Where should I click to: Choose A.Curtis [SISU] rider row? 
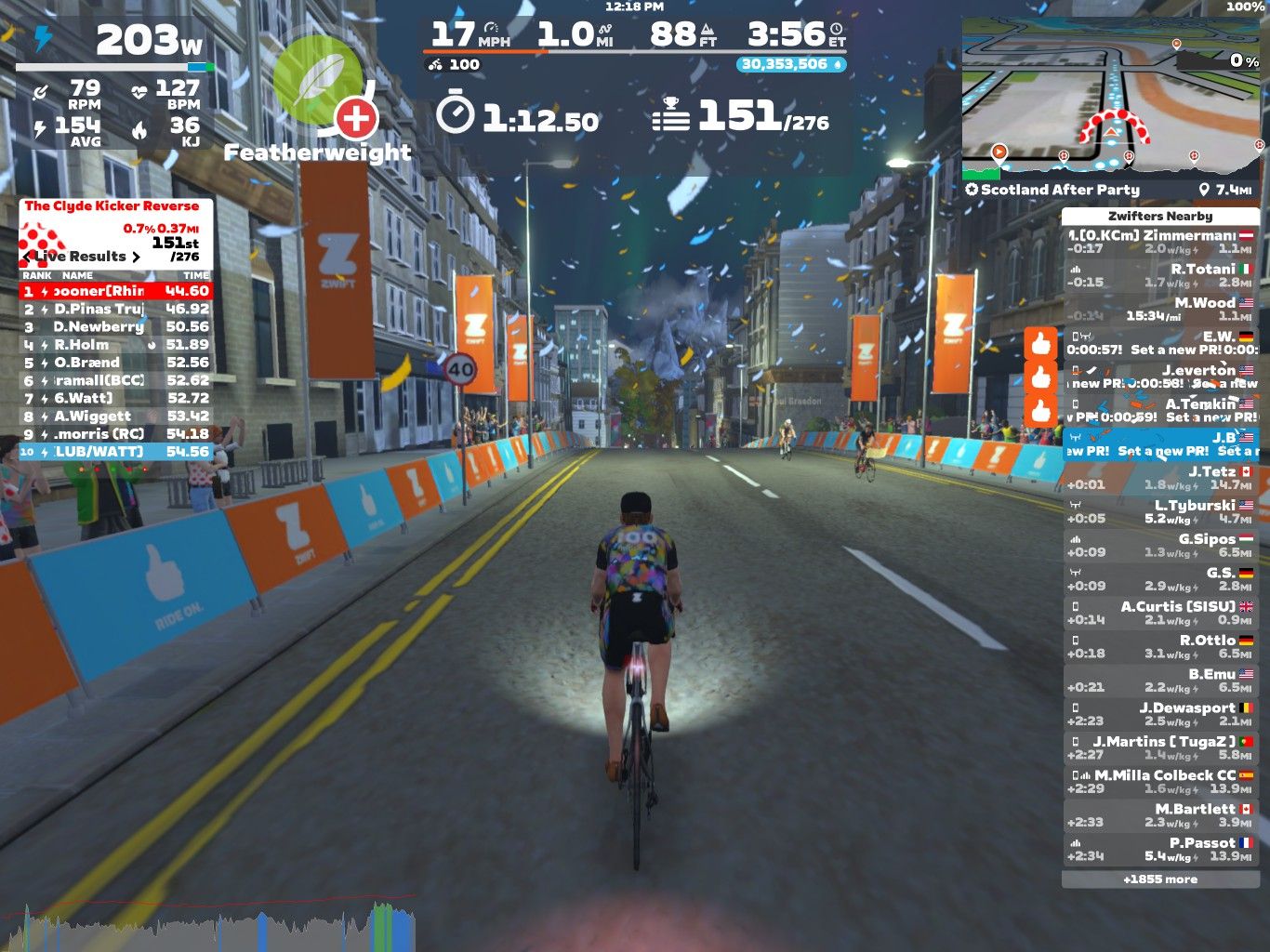click(x=1160, y=613)
